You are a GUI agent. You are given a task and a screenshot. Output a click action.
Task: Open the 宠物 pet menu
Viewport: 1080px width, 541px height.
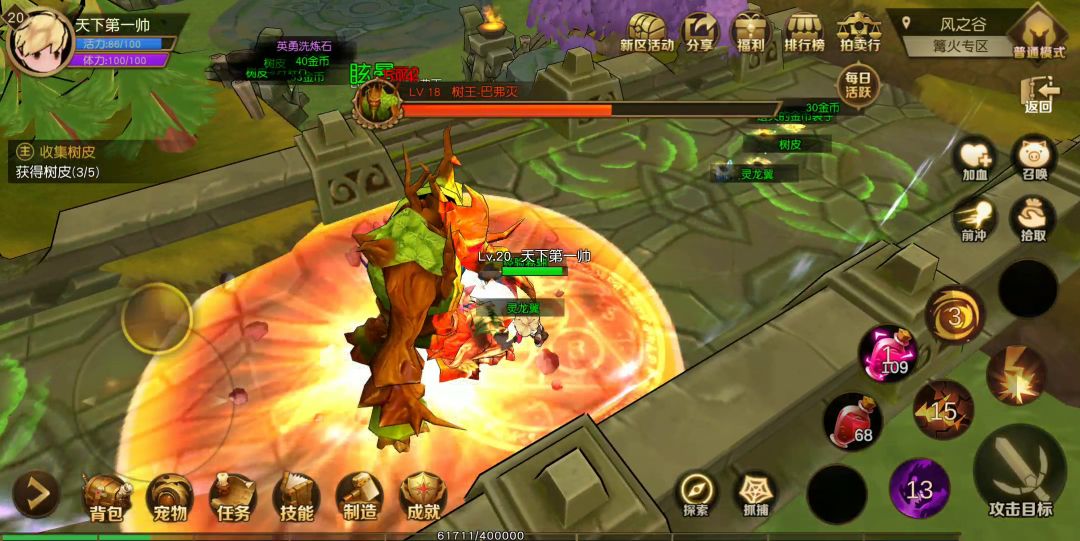(170, 495)
